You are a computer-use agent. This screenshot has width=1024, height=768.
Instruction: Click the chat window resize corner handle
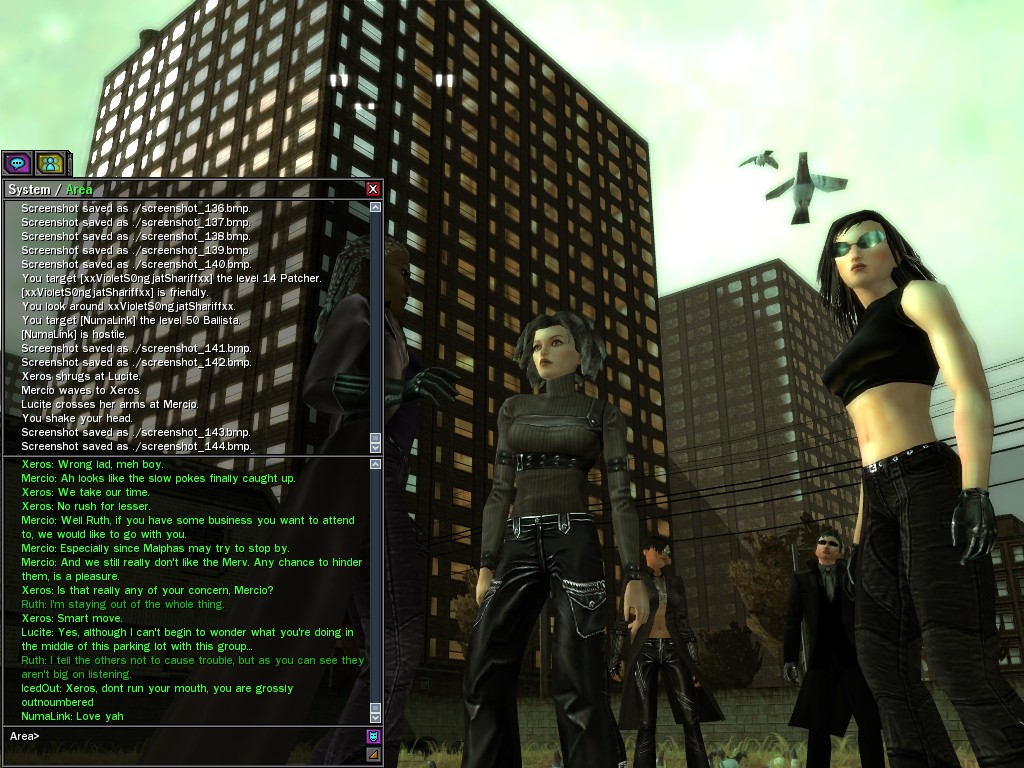pos(374,754)
